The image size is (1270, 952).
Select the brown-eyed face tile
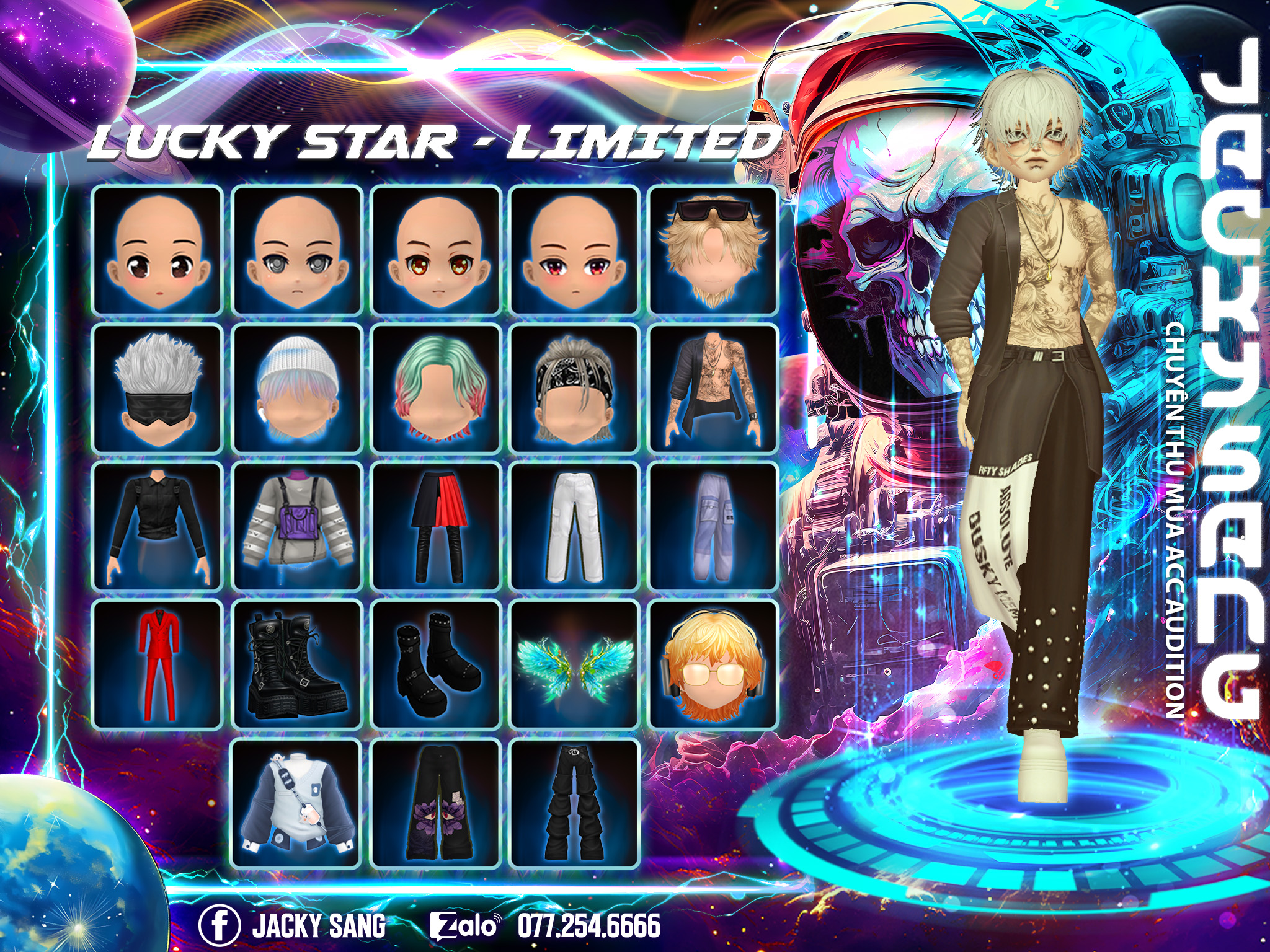157,250
